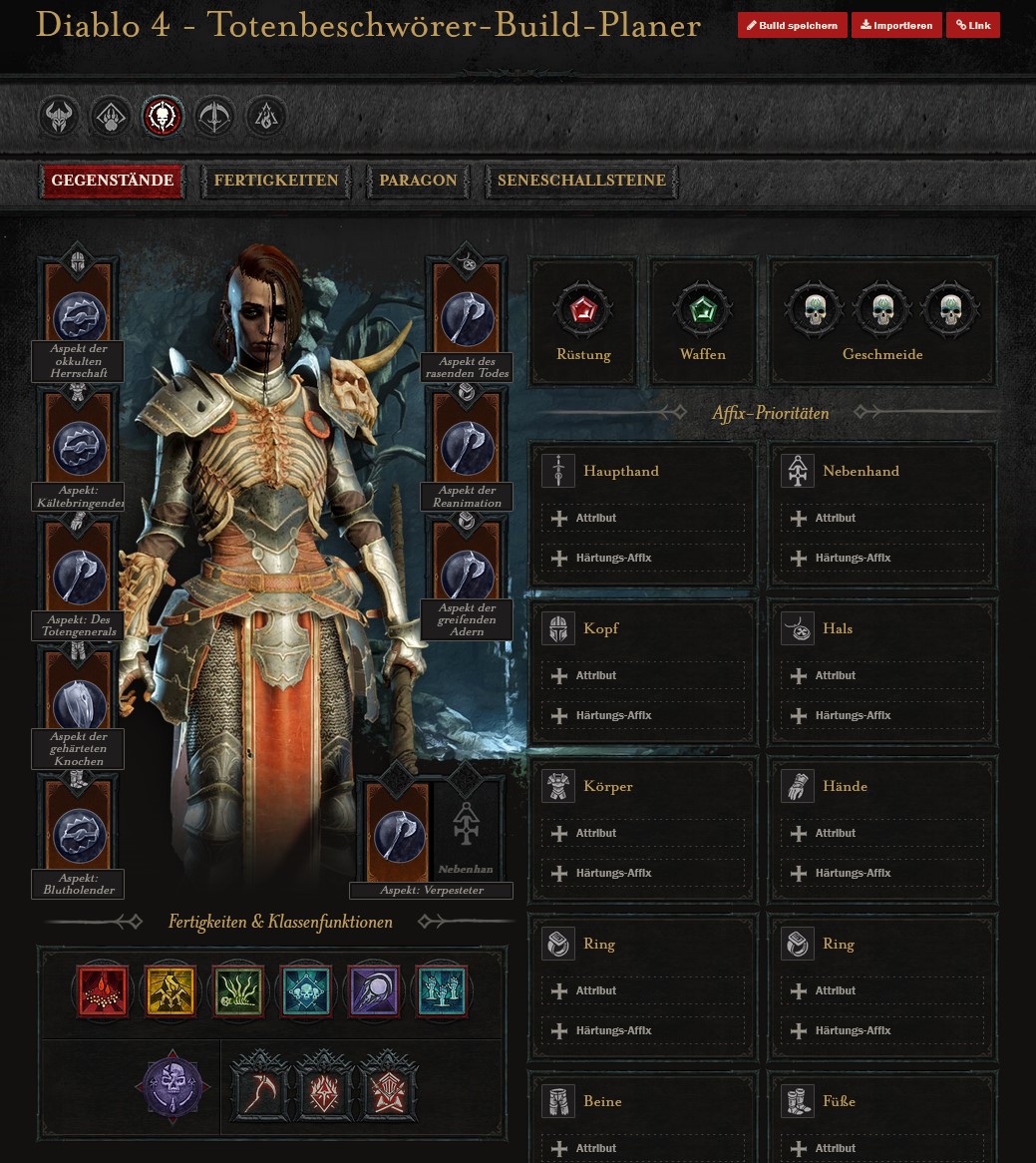Screen dimensions: 1036x1163
Task: Open the Aspekt der gehärteten Knochen slot
Action: (x=79, y=705)
